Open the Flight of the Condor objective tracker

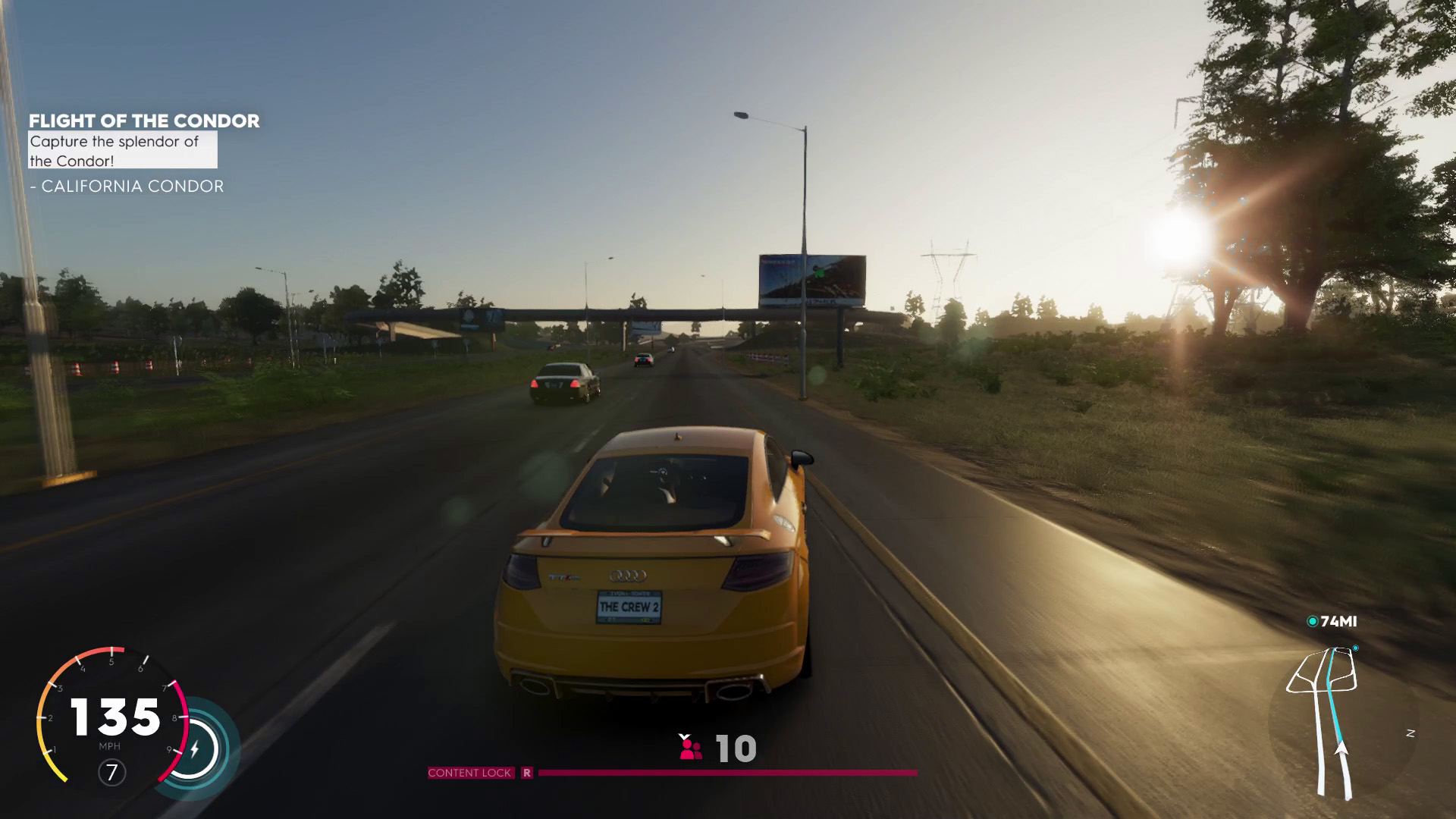(144, 121)
